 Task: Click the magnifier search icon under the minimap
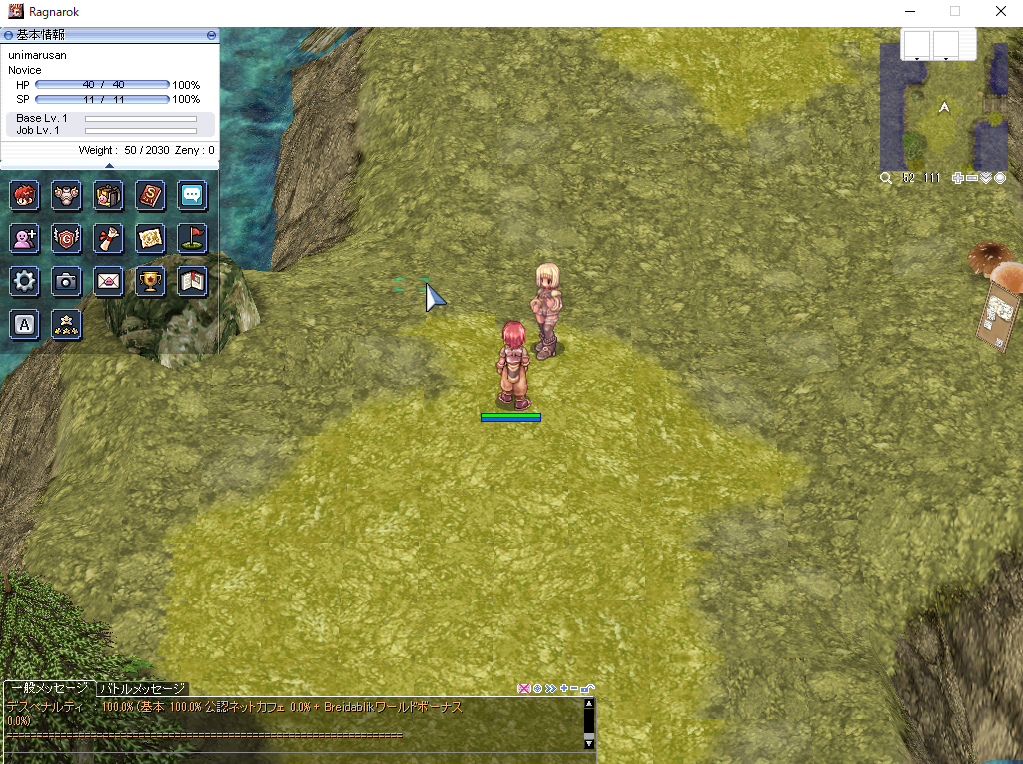pyautogui.click(x=886, y=178)
